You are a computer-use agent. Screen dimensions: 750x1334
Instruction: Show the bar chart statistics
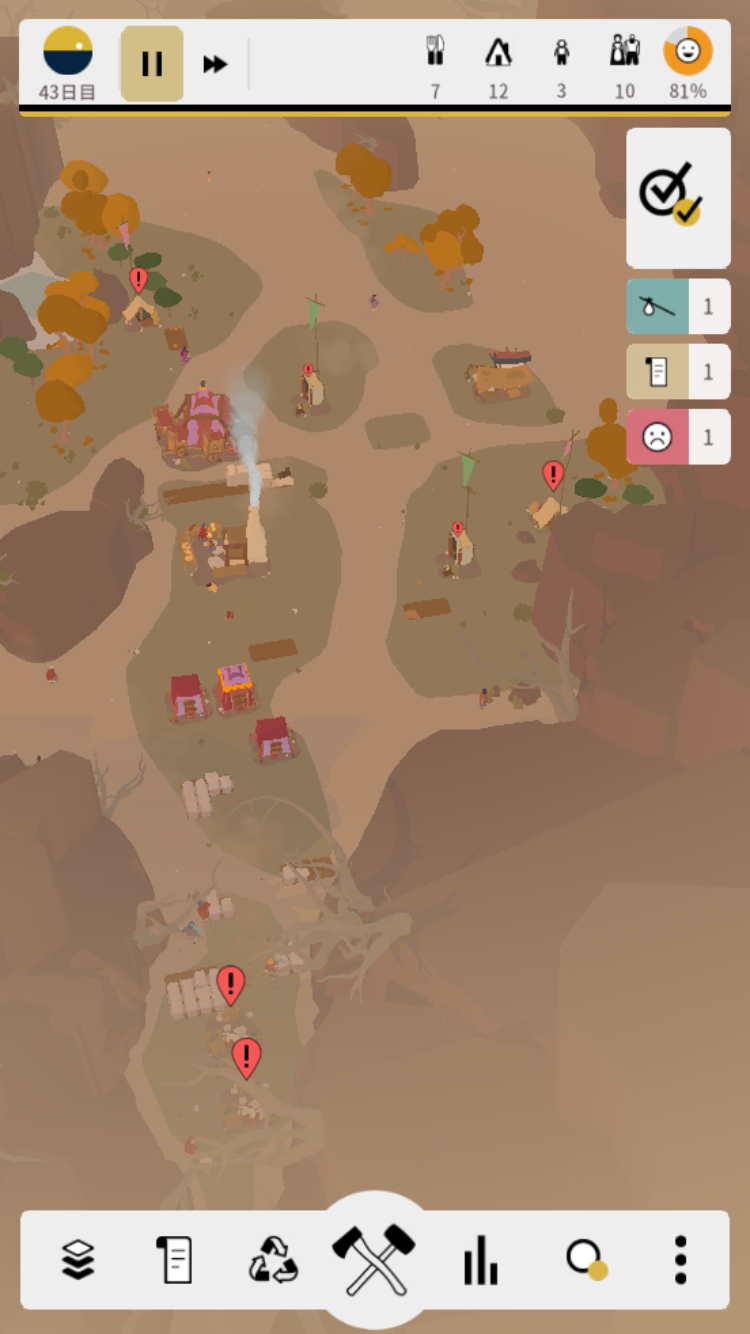pyautogui.click(x=480, y=1259)
